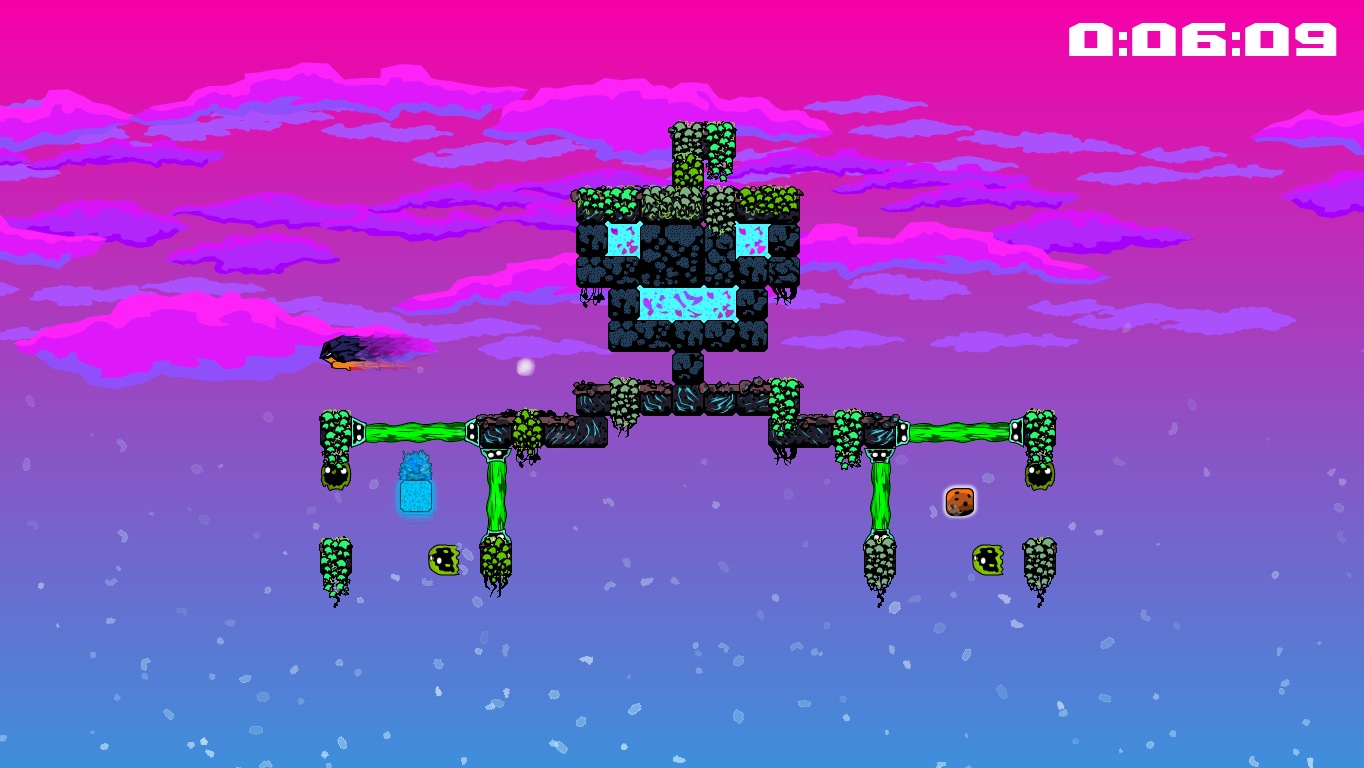
Task: Select the orange cookie collectible
Action: click(x=959, y=502)
